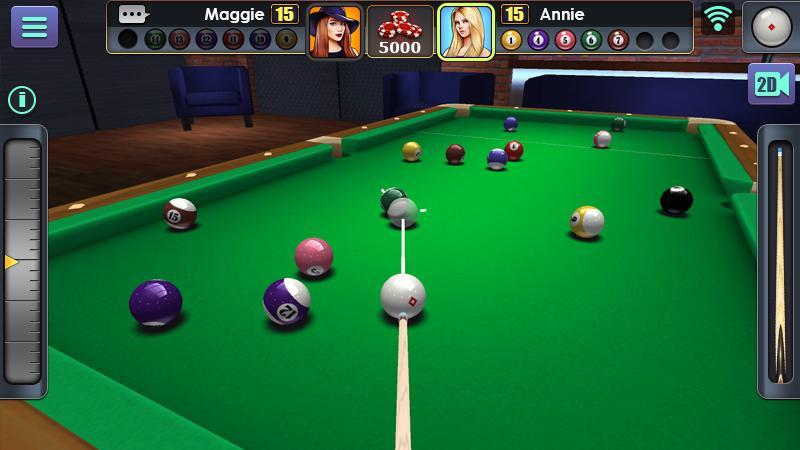Click the cue stick power bar
Screen dimensions: 800x450
(x=778, y=262)
